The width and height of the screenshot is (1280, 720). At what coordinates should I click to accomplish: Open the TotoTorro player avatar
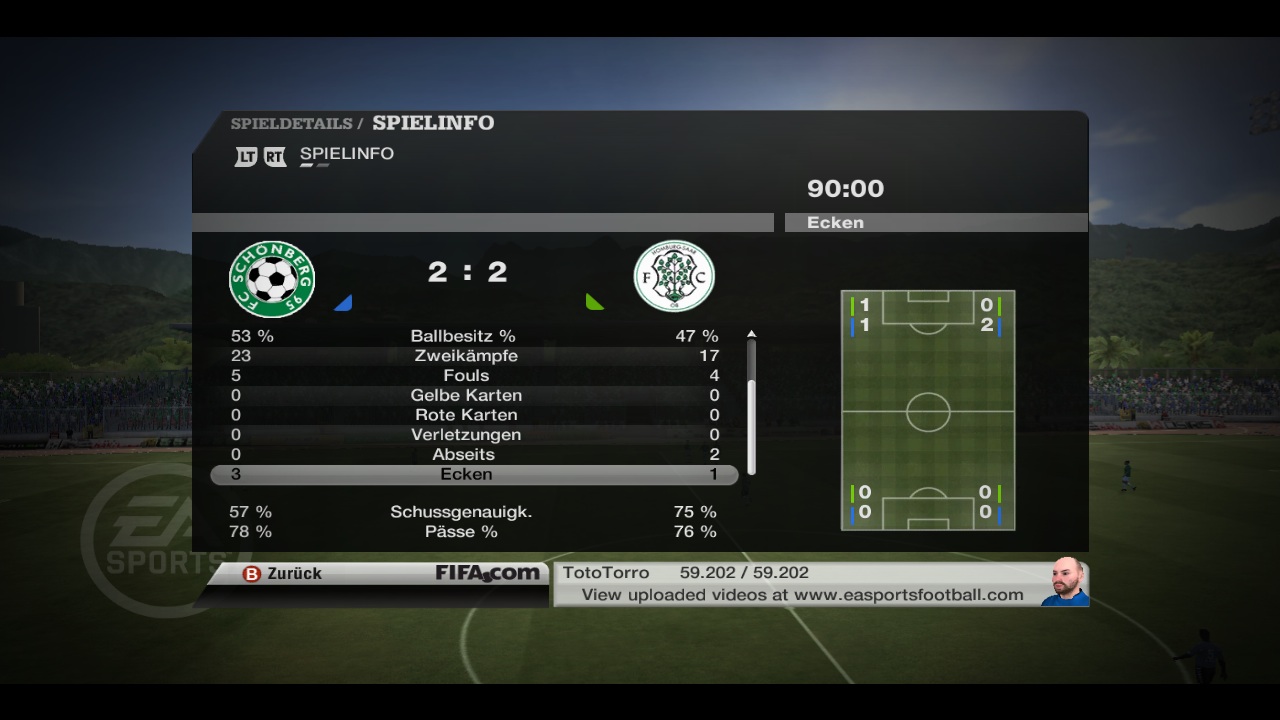click(x=1066, y=583)
